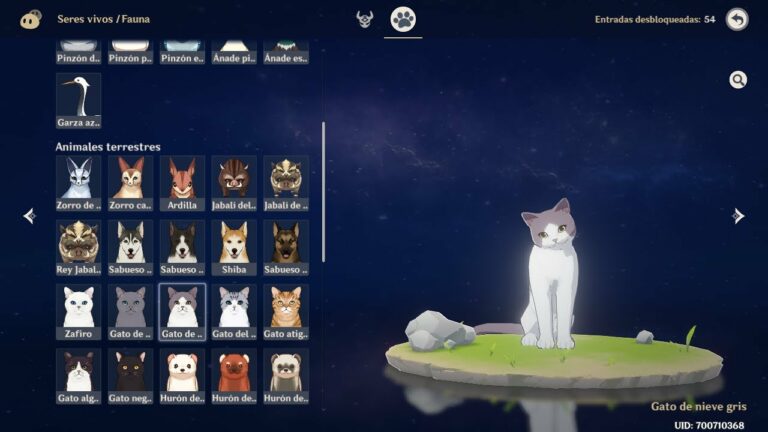768x432 pixels.
Task: Select the paw print fauna tab
Action: click(x=403, y=19)
